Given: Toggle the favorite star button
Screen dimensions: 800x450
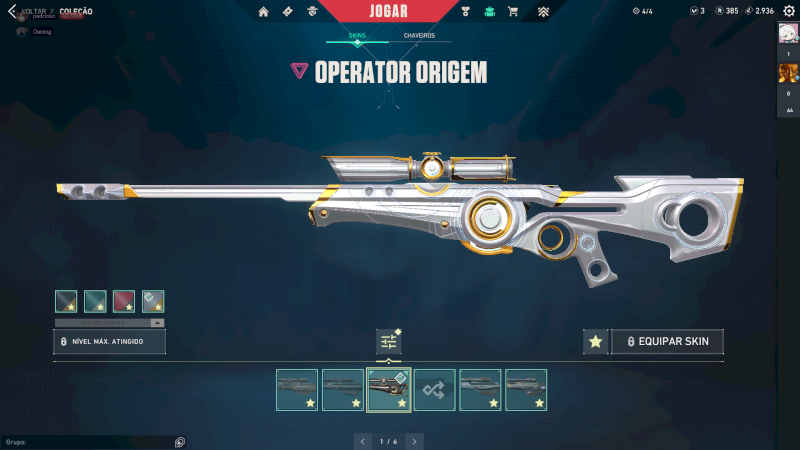Looking at the screenshot, I should (x=595, y=342).
